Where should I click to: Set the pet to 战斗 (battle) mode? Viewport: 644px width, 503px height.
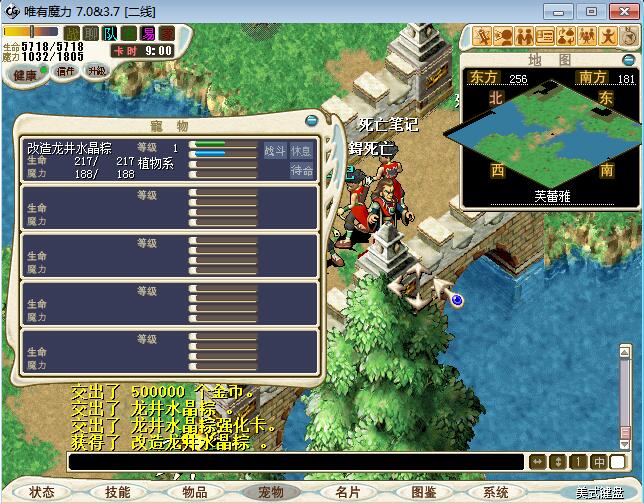click(275, 151)
